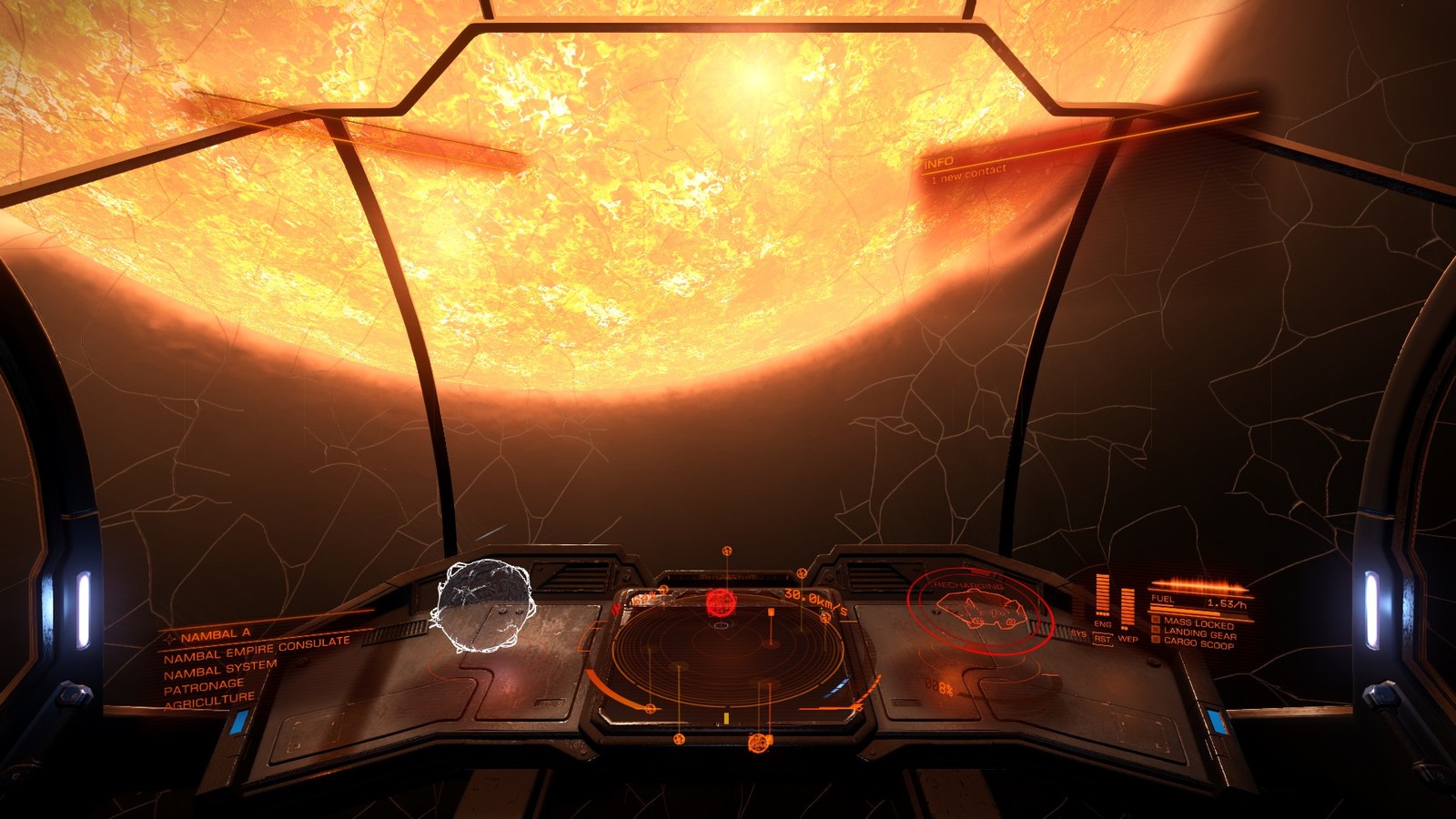Select the red contact on the radar
The height and width of the screenshot is (819, 1456).
(x=720, y=602)
